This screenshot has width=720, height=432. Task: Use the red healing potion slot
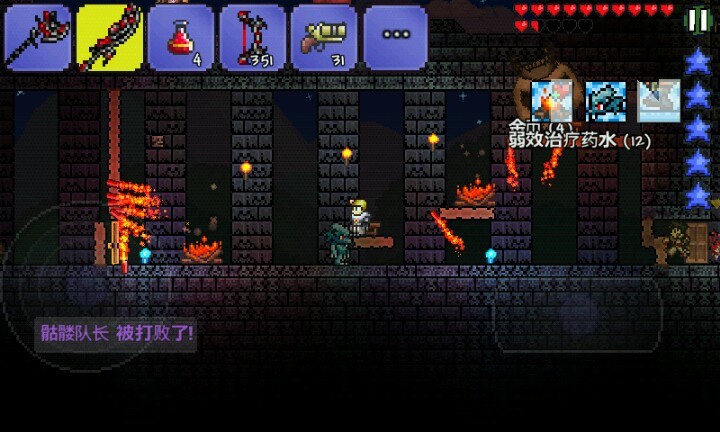(x=181, y=38)
